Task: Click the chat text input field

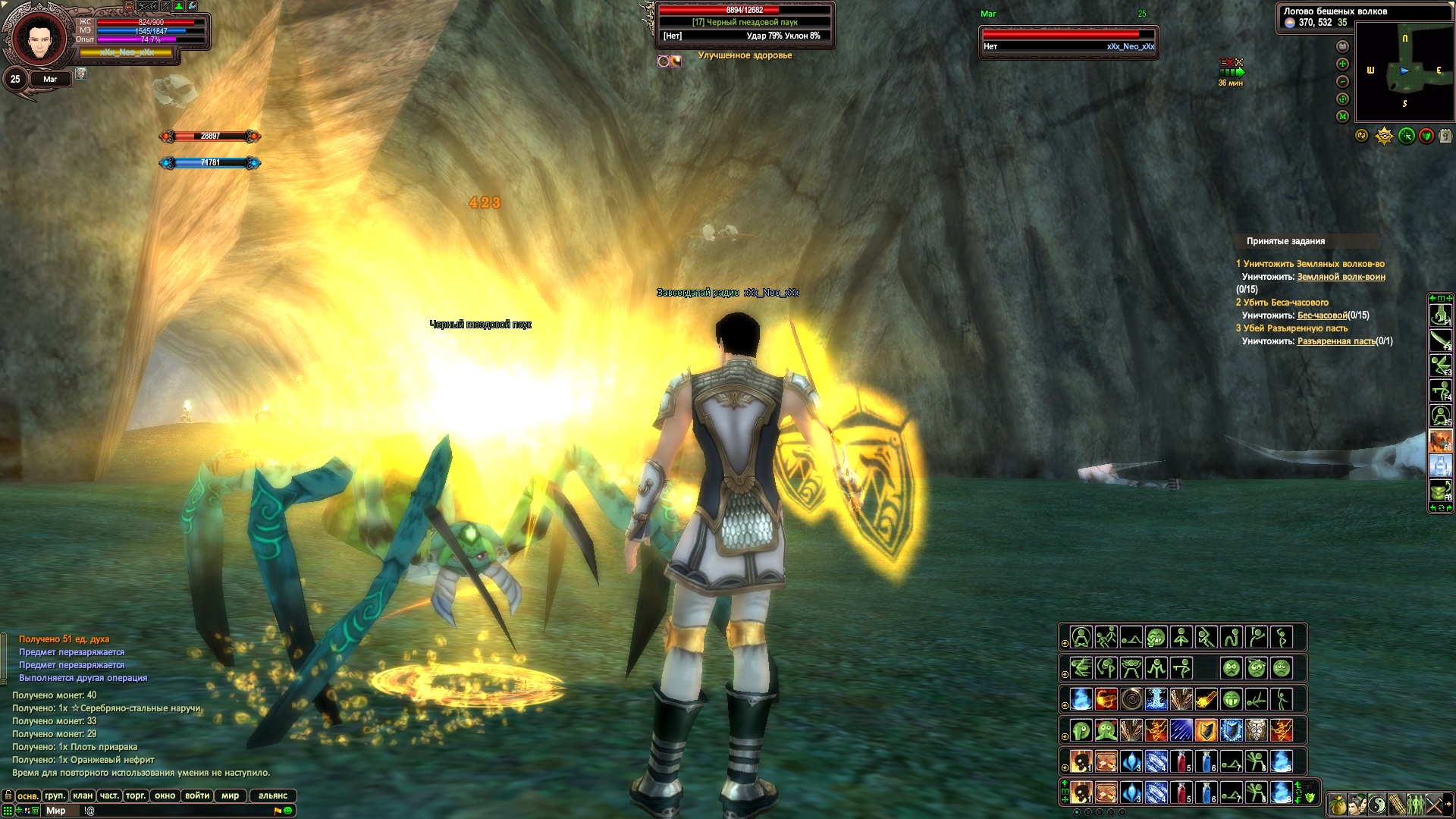Action: pyautogui.click(x=182, y=811)
